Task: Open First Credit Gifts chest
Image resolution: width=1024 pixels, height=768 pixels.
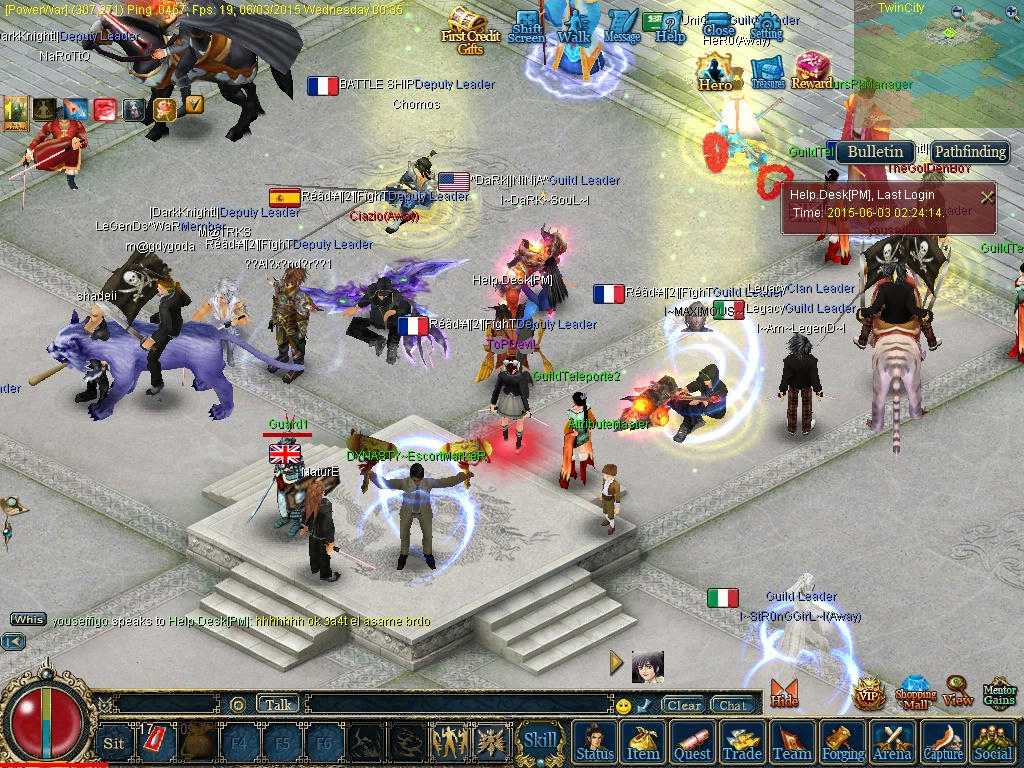Action: click(469, 28)
